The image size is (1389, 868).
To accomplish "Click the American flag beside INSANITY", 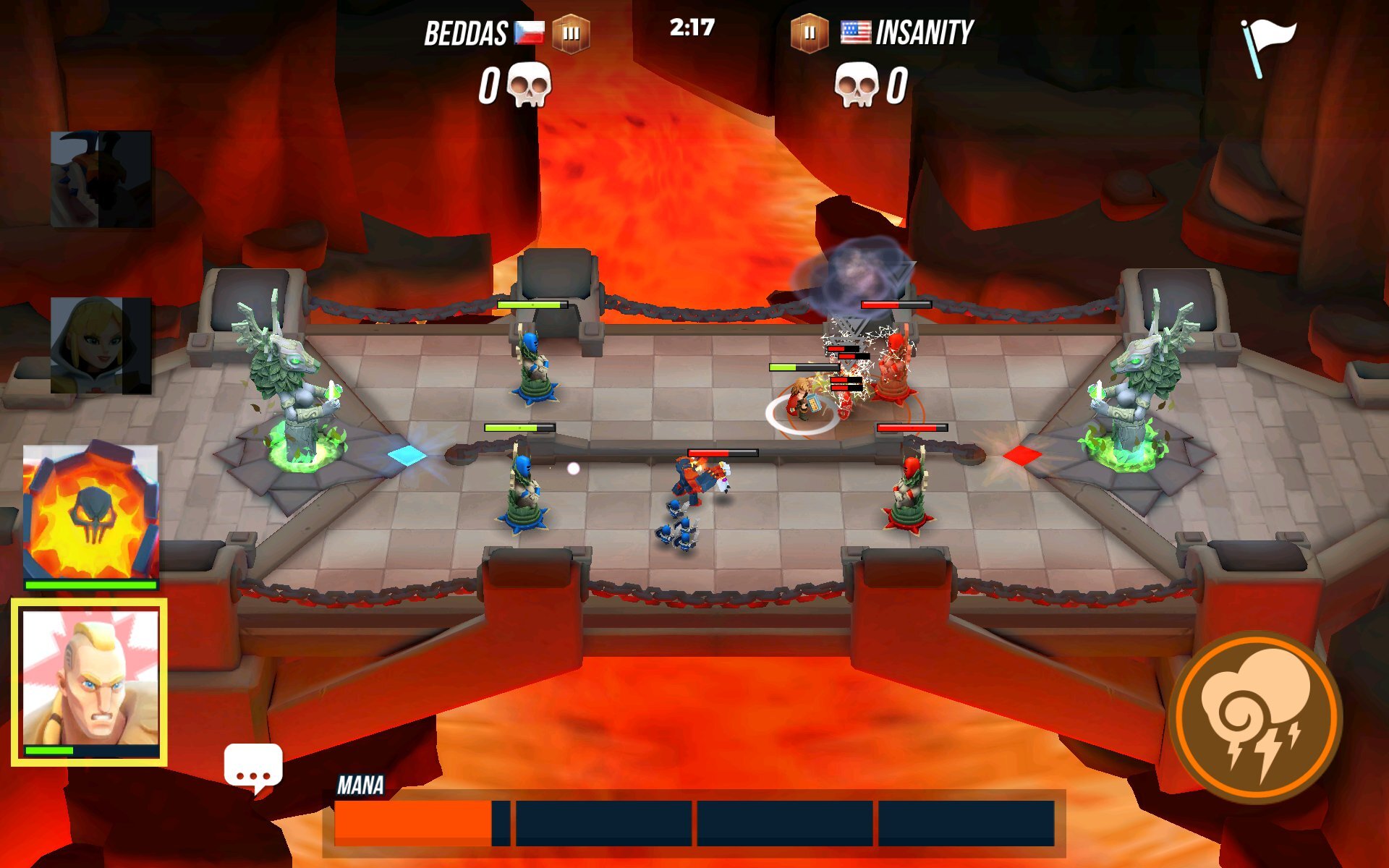I will tap(855, 31).
